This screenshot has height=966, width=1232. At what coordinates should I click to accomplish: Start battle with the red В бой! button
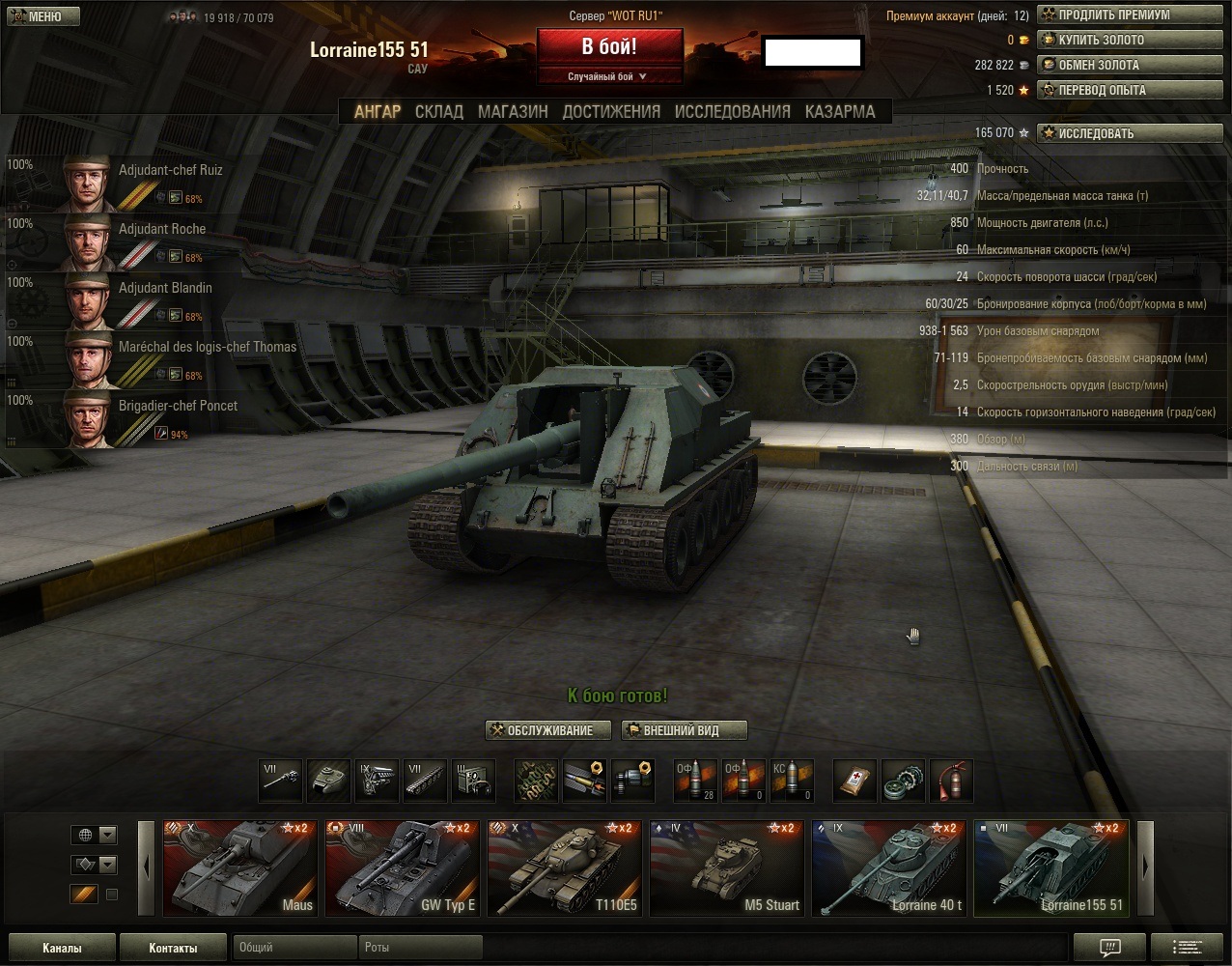(609, 47)
